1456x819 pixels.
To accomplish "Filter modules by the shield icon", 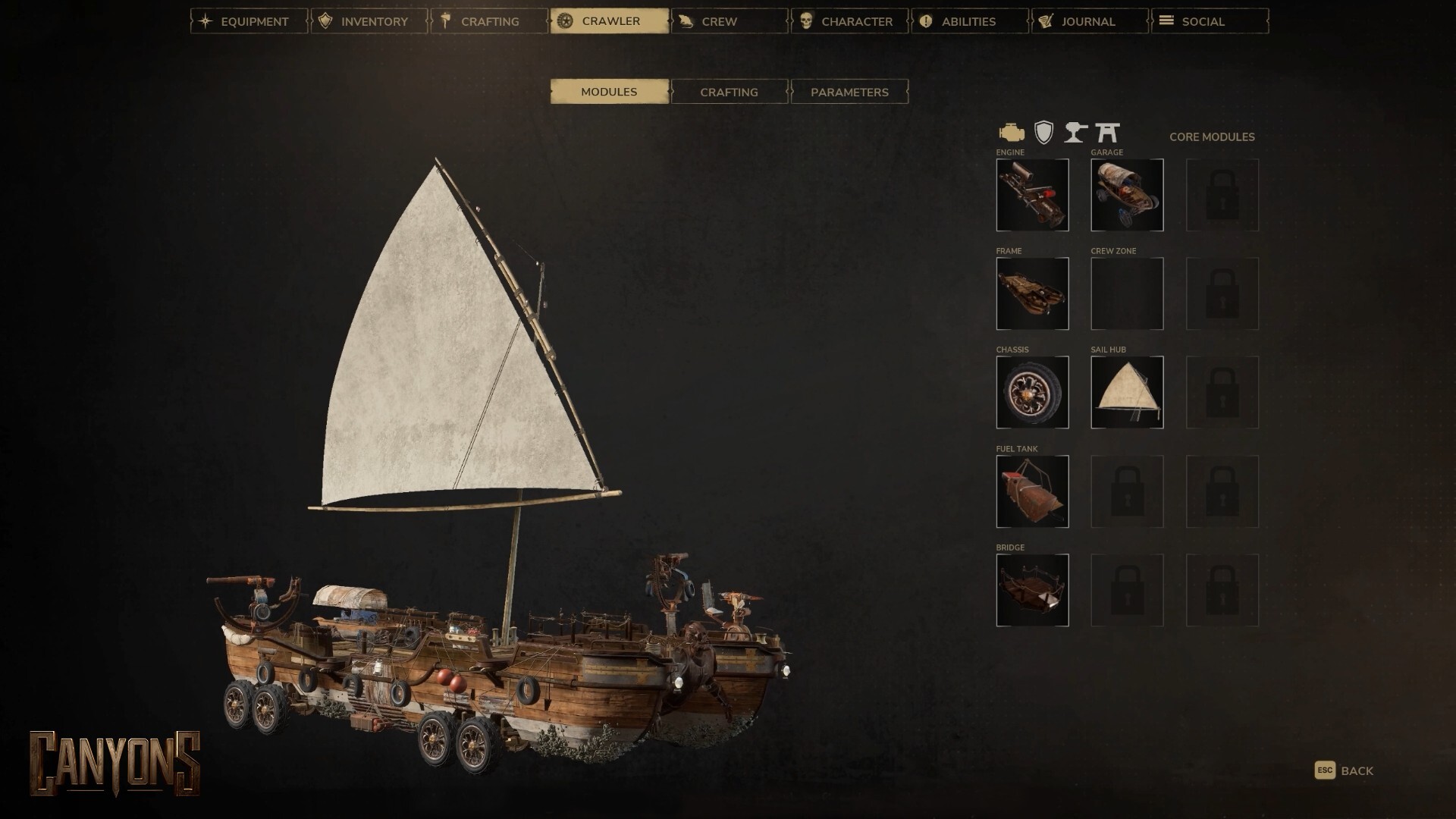I will (x=1044, y=133).
